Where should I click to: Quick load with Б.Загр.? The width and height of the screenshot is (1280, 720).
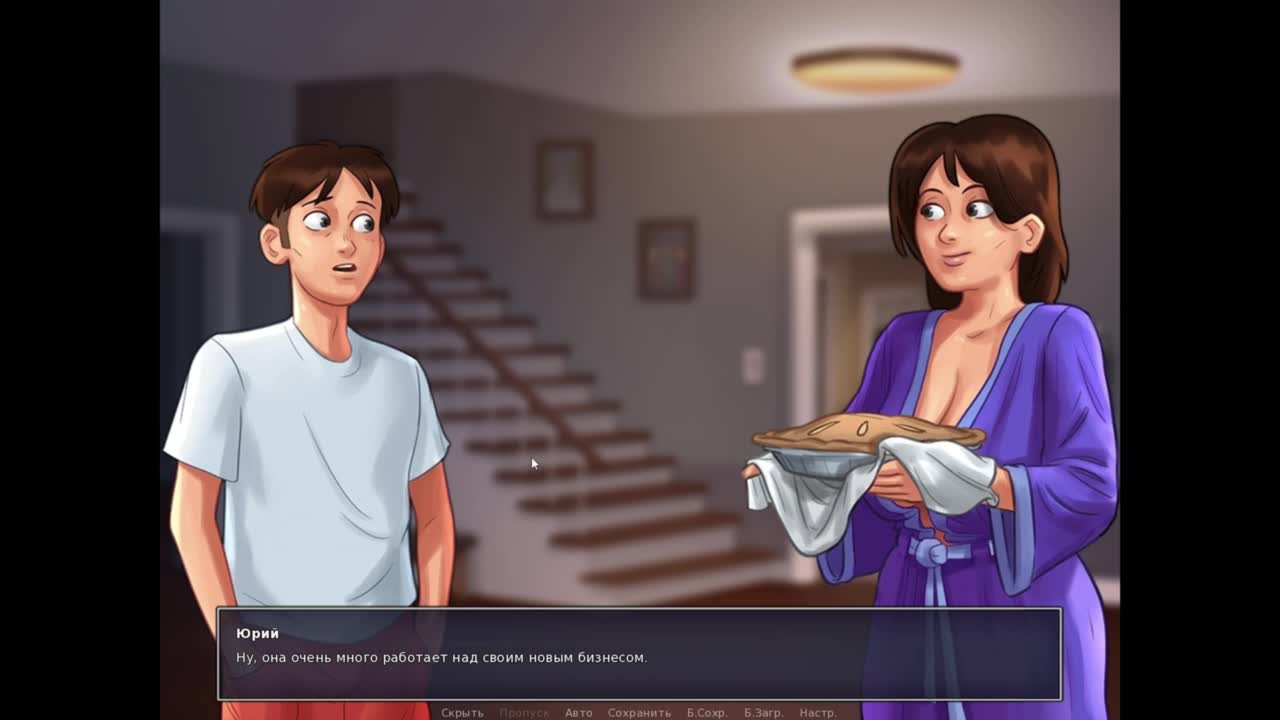(763, 713)
